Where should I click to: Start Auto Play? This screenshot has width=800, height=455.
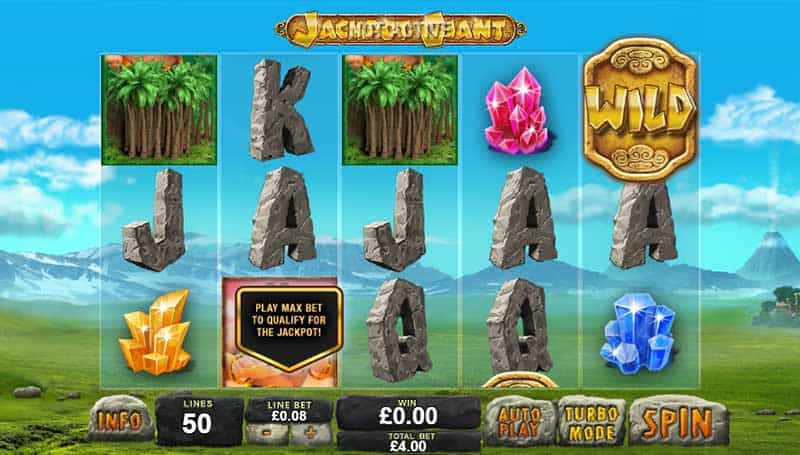click(520, 420)
